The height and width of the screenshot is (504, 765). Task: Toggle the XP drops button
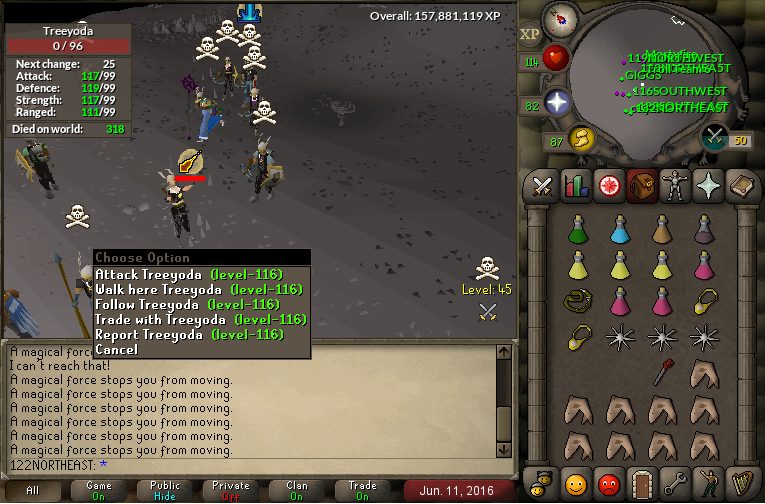530,34
